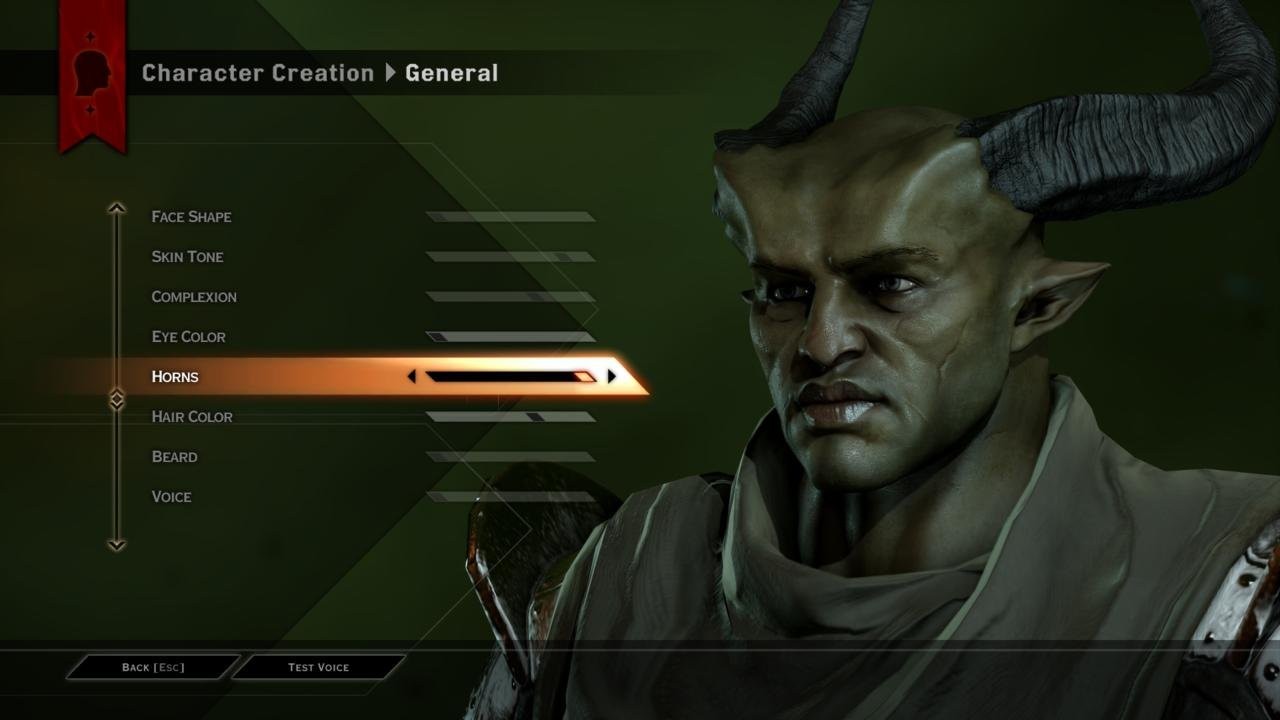Click the upward scroll arrow above the option list
Viewport: 1280px width, 720px height.
click(116, 207)
